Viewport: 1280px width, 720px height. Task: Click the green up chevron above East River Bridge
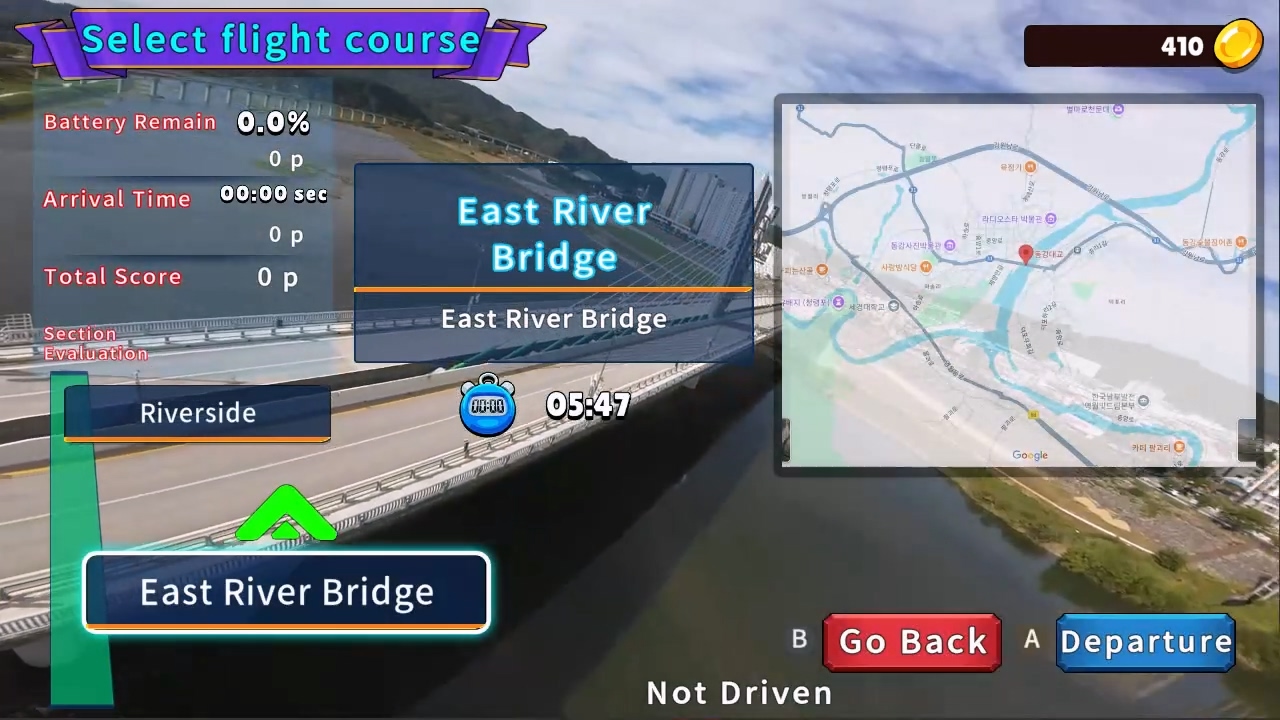coord(287,512)
